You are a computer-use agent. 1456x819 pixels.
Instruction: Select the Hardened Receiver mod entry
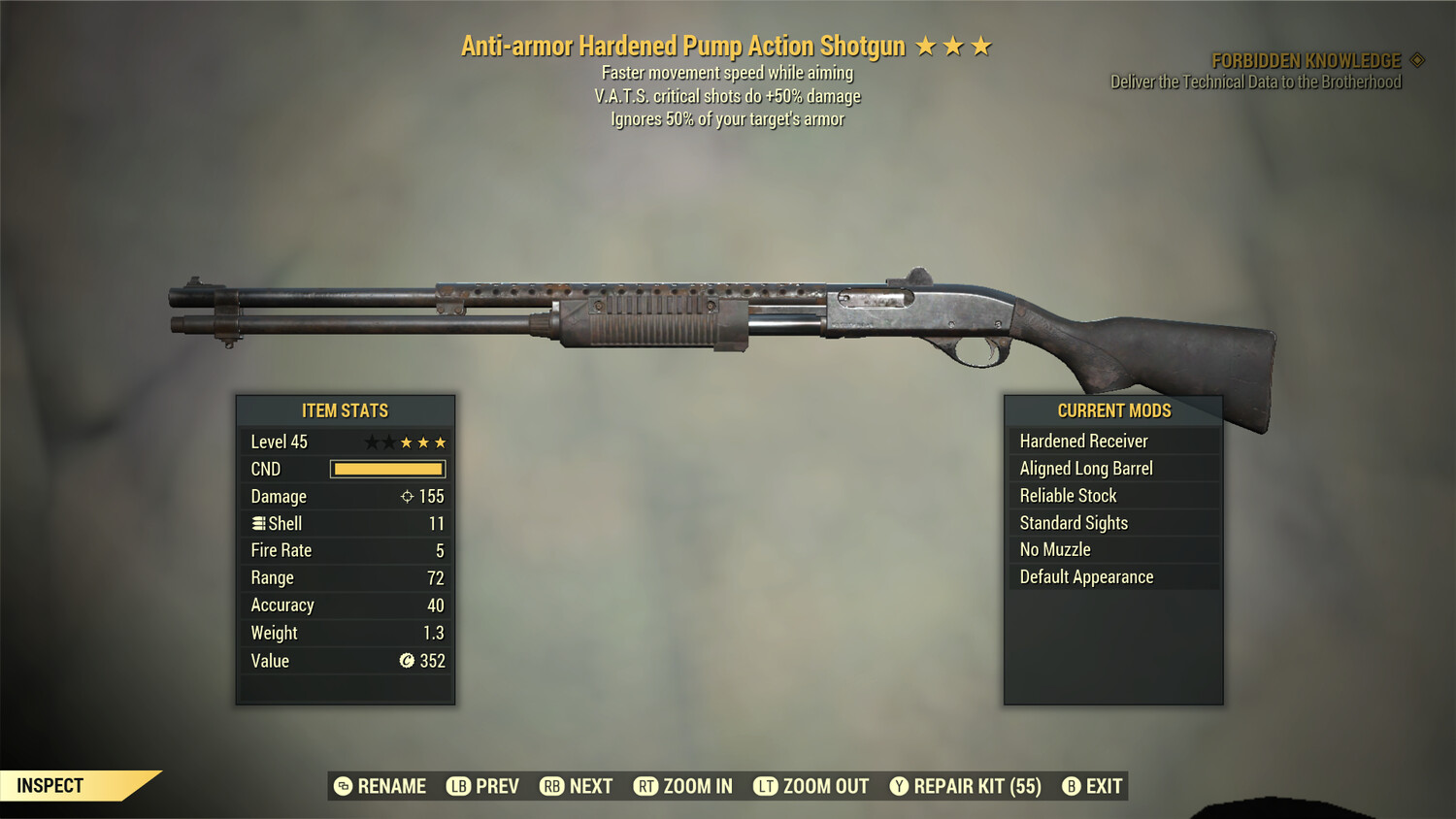(x=1084, y=441)
